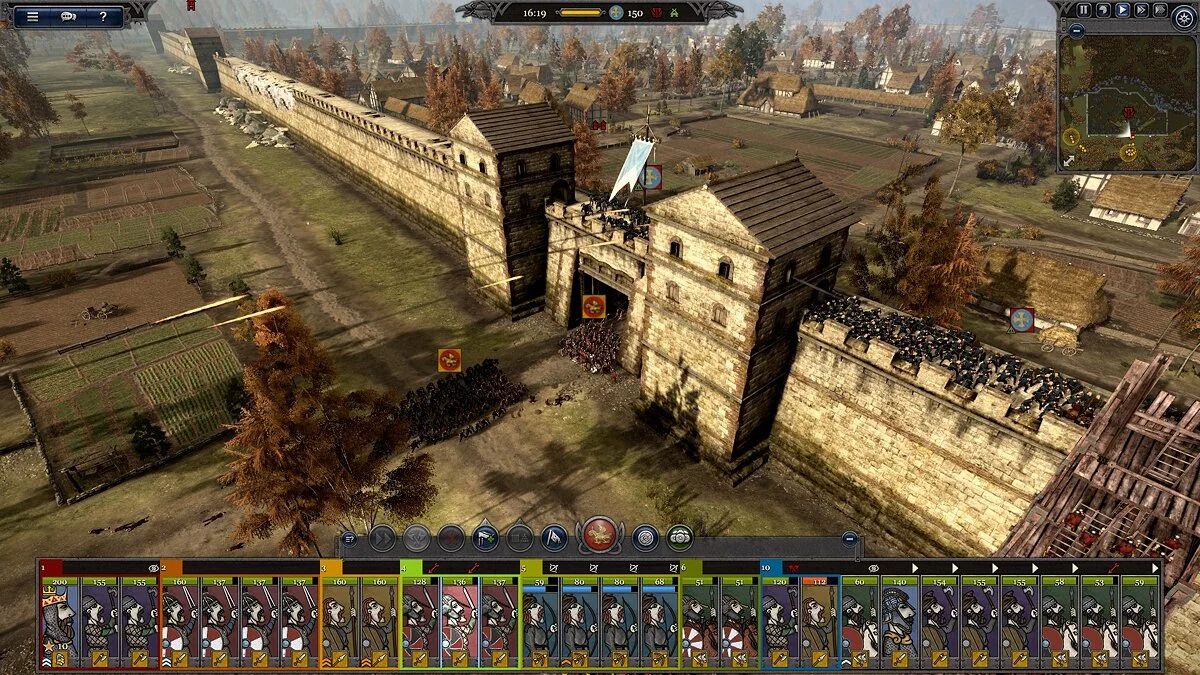
Task: Open the chat speech bubble panel
Action: [68, 16]
